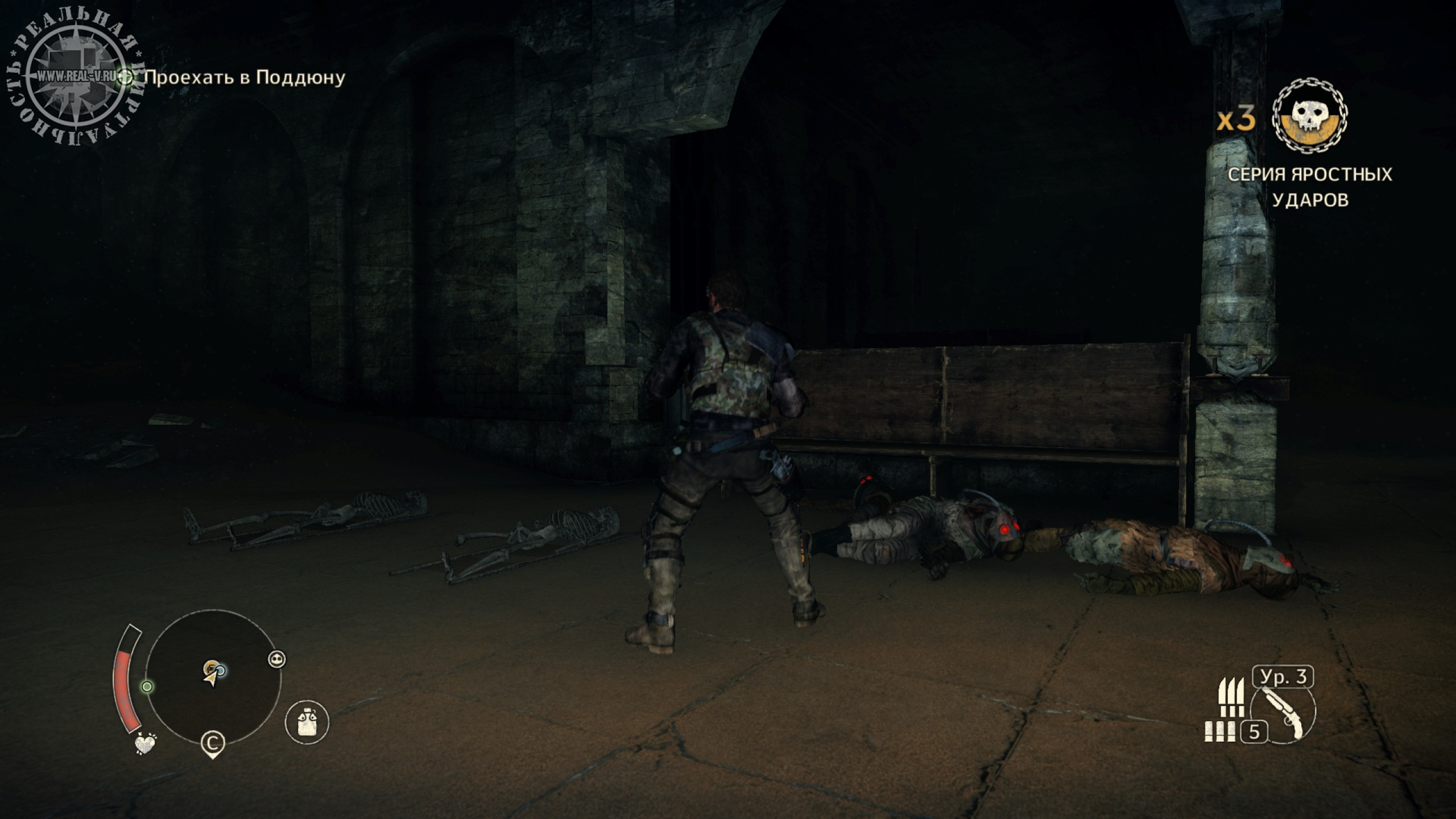1456x819 pixels.
Task: Click the objective tracker "Проехать в Поддюну"
Action: coord(245,77)
